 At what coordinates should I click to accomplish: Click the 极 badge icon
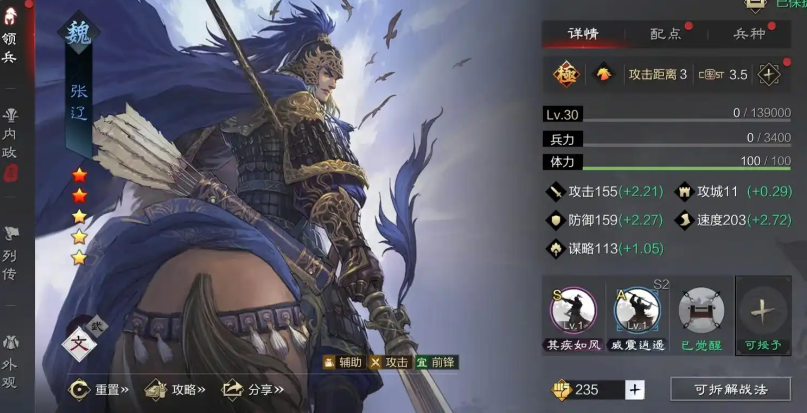pyautogui.click(x=565, y=74)
